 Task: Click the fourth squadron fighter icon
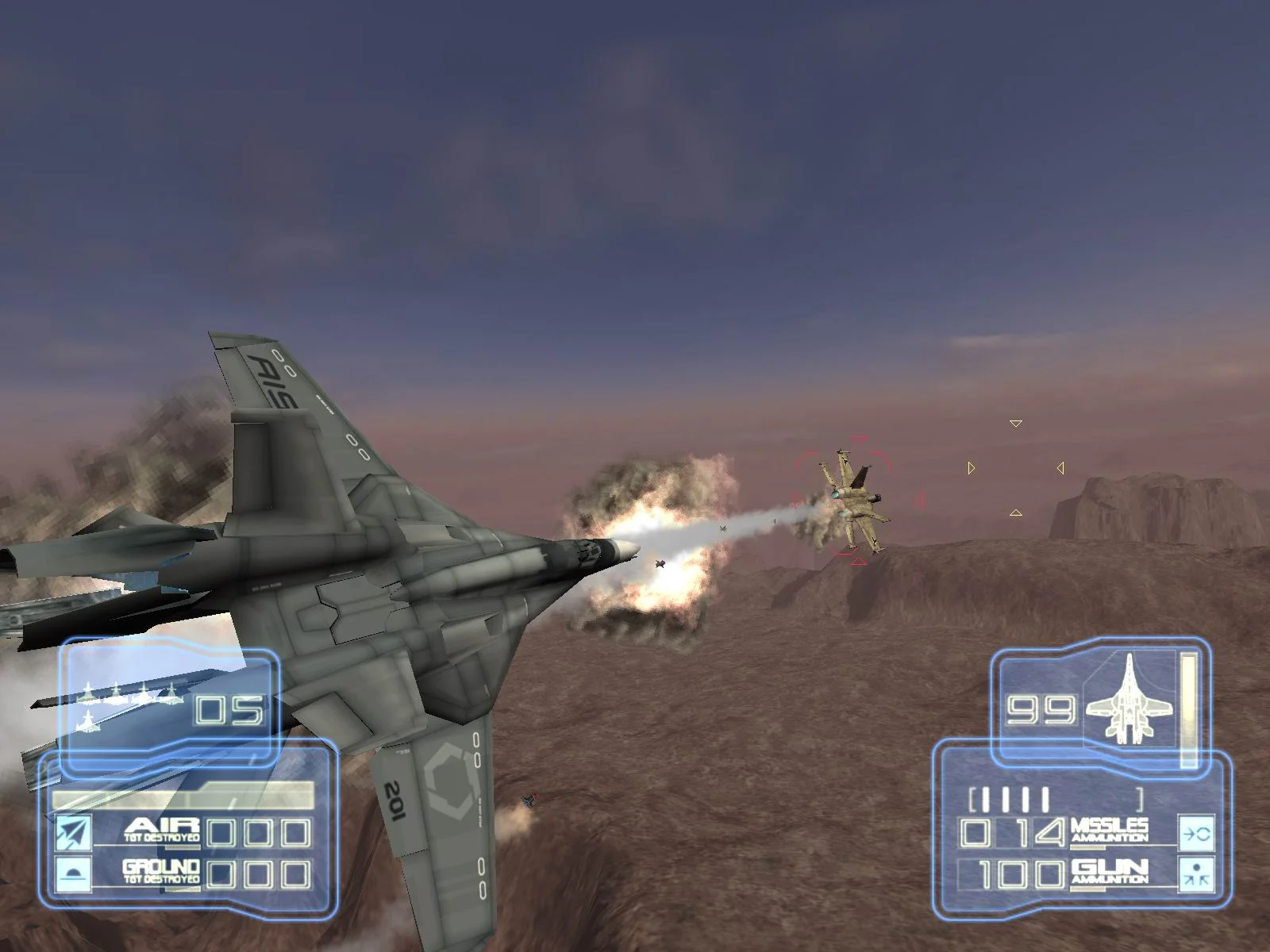171,693
